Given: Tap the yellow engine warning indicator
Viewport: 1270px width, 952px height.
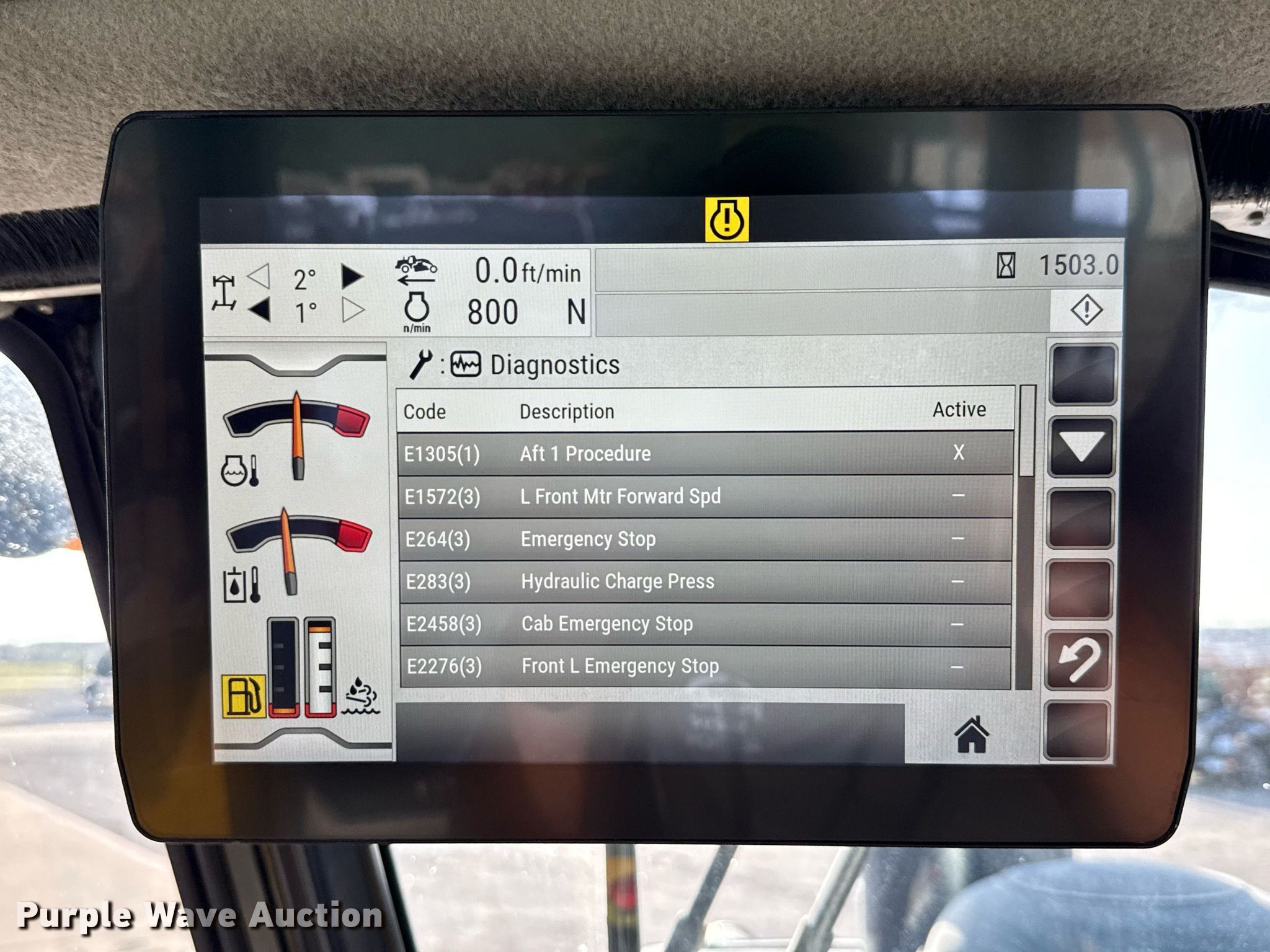Looking at the screenshot, I should (x=726, y=219).
